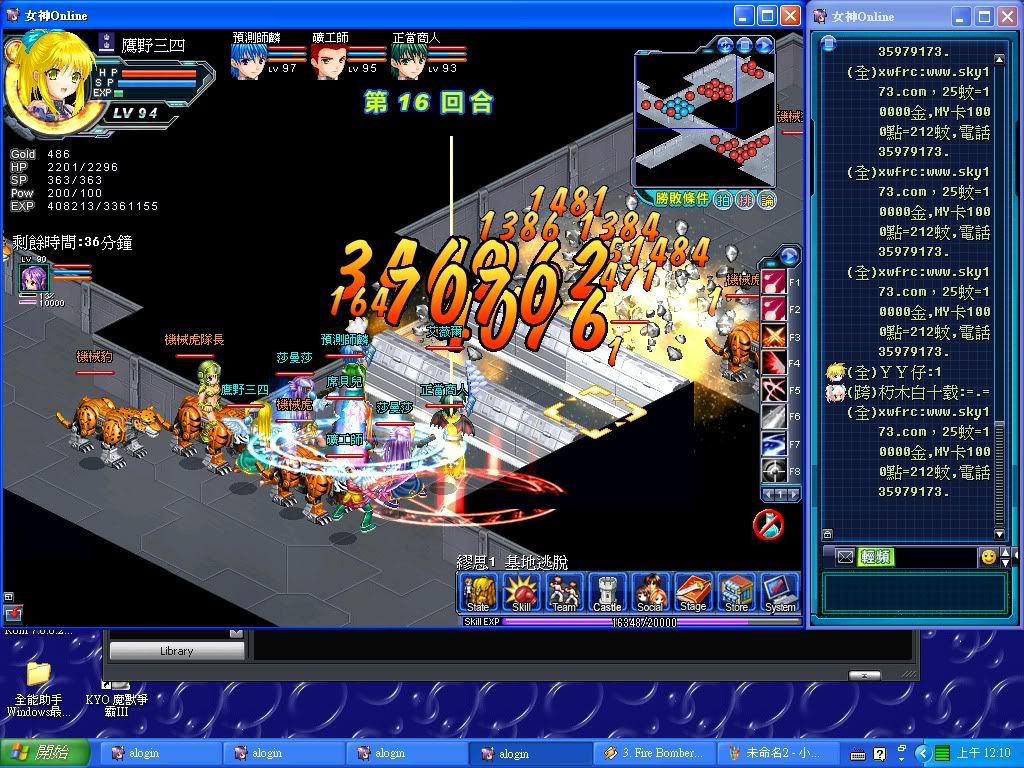Click the 論 round button below minimap

(768, 199)
